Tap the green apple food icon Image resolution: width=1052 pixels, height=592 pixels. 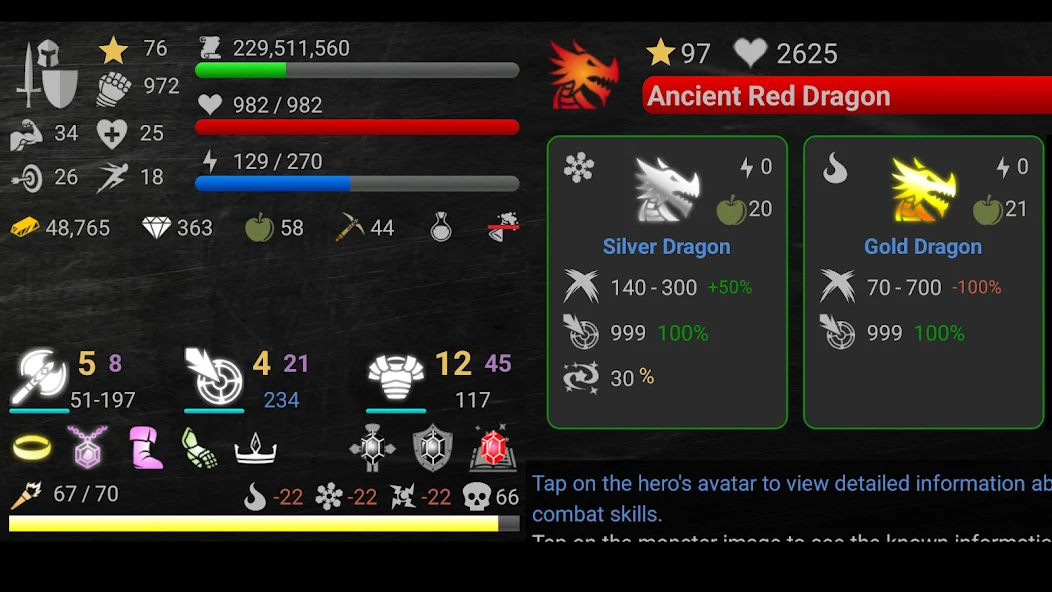pos(260,228)
